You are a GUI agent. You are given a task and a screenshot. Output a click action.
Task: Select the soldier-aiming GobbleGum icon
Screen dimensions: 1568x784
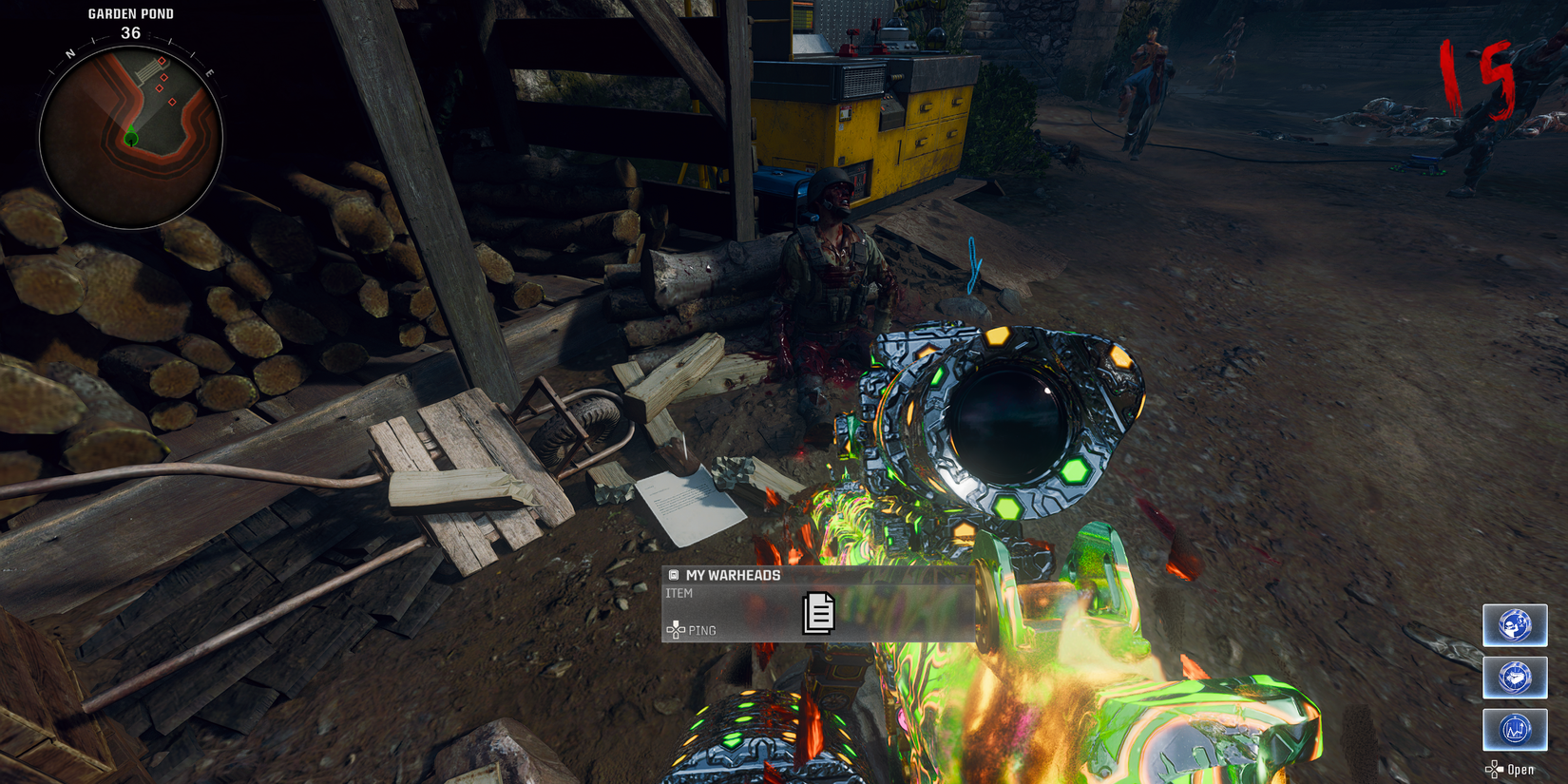click(1514, 625)
